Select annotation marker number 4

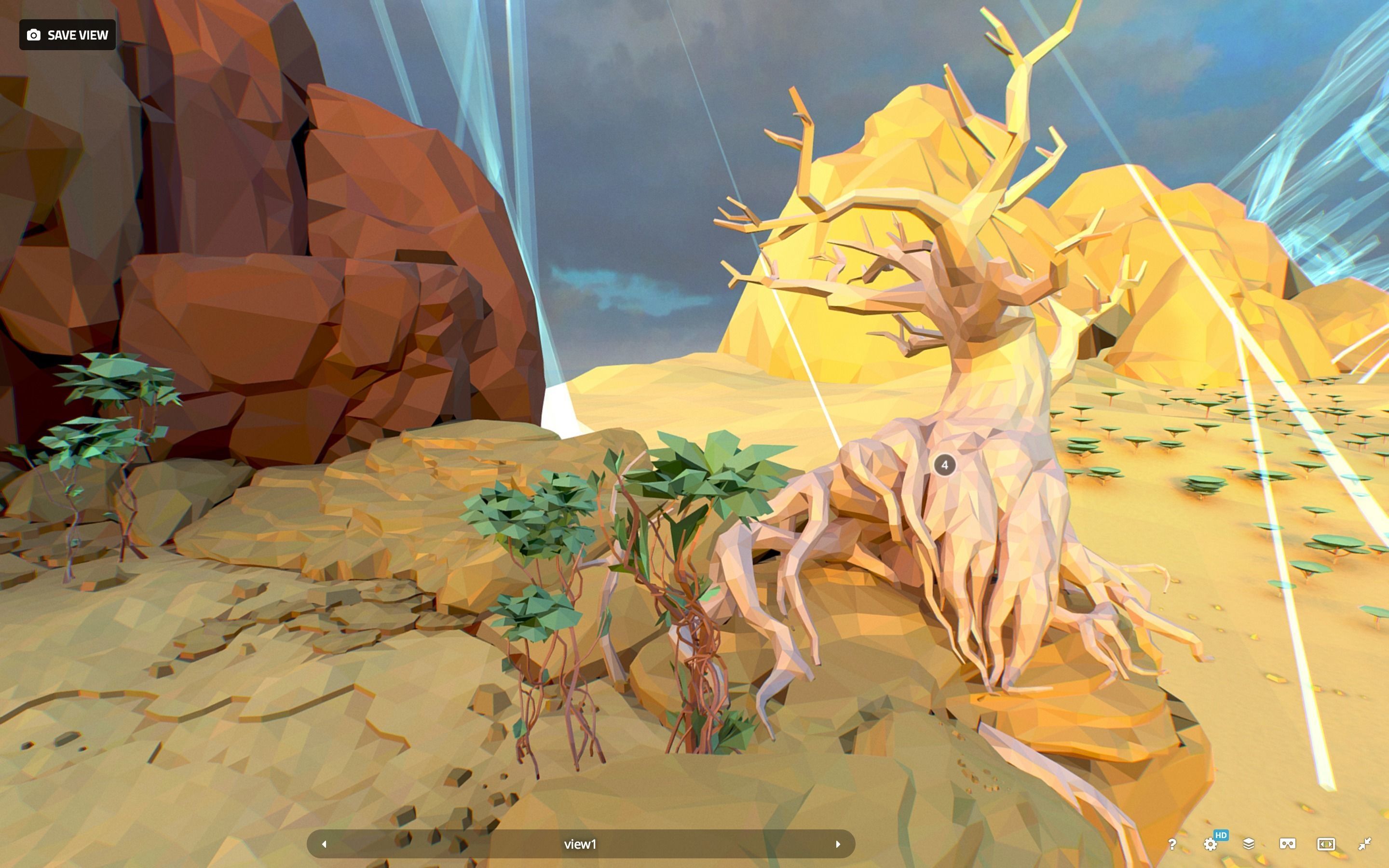944,465
